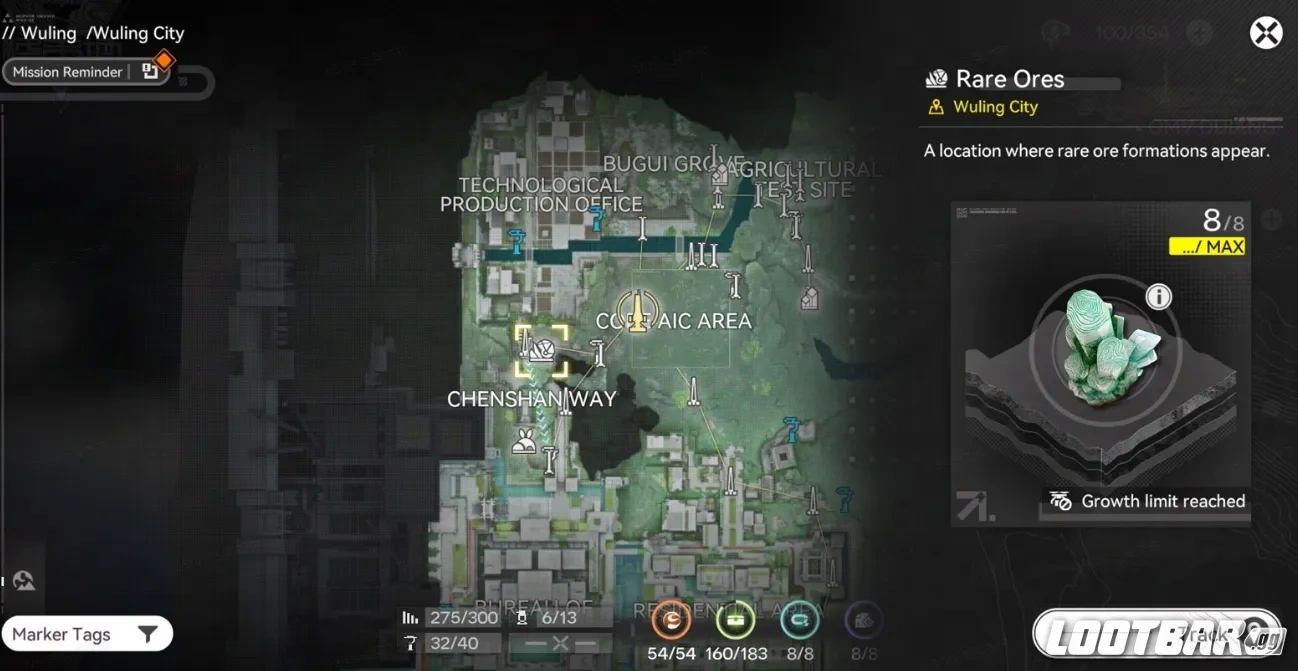Toggle the orange 54/54 collectible filter
The image size is (1298, 671).
pyautogui.click(x=671, y=622)
